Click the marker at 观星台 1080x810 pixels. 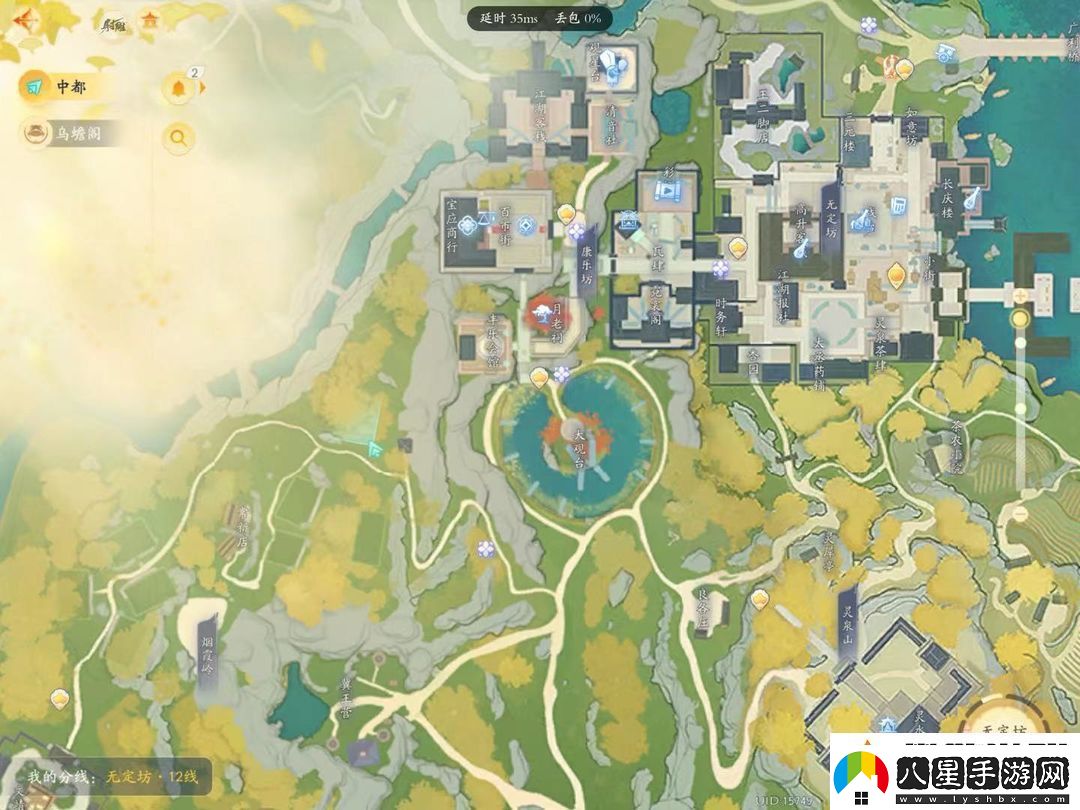point(620,67)
